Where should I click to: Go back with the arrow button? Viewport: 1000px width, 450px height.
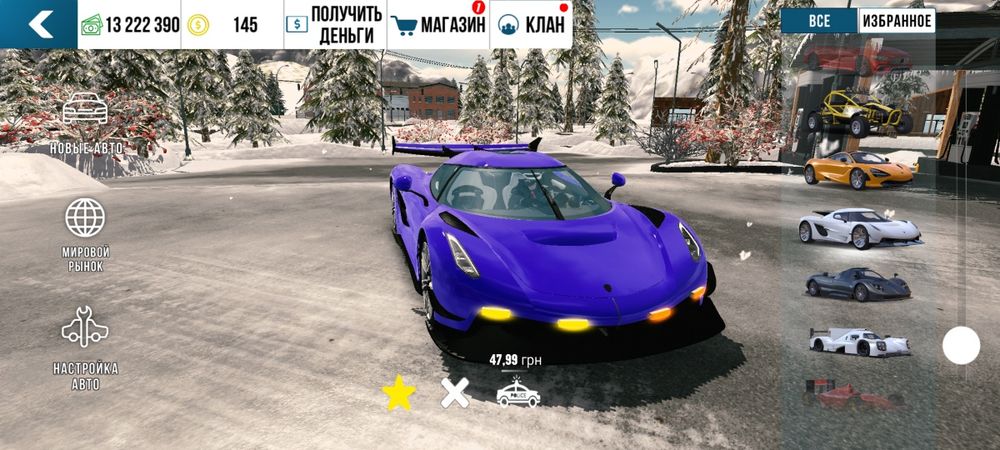pyautogui.click(x=39, y=24)
